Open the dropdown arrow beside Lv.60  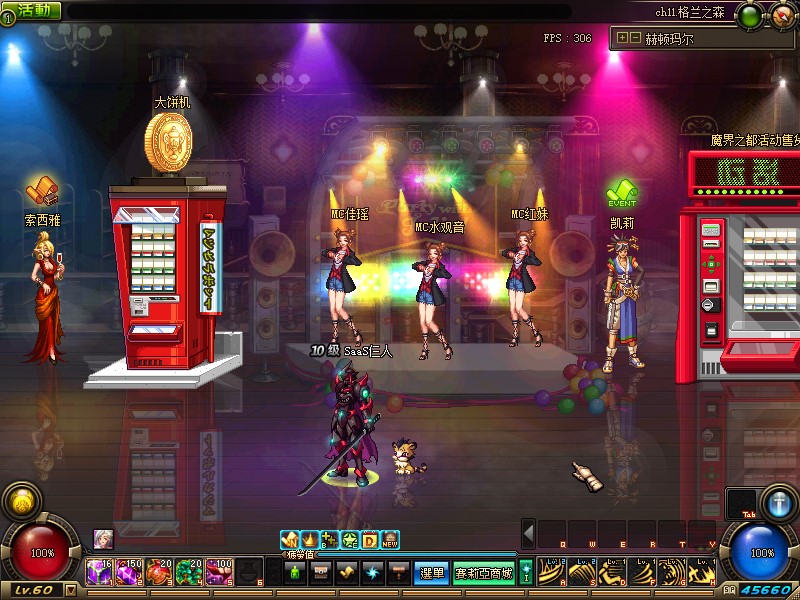[x=70, y=590]
